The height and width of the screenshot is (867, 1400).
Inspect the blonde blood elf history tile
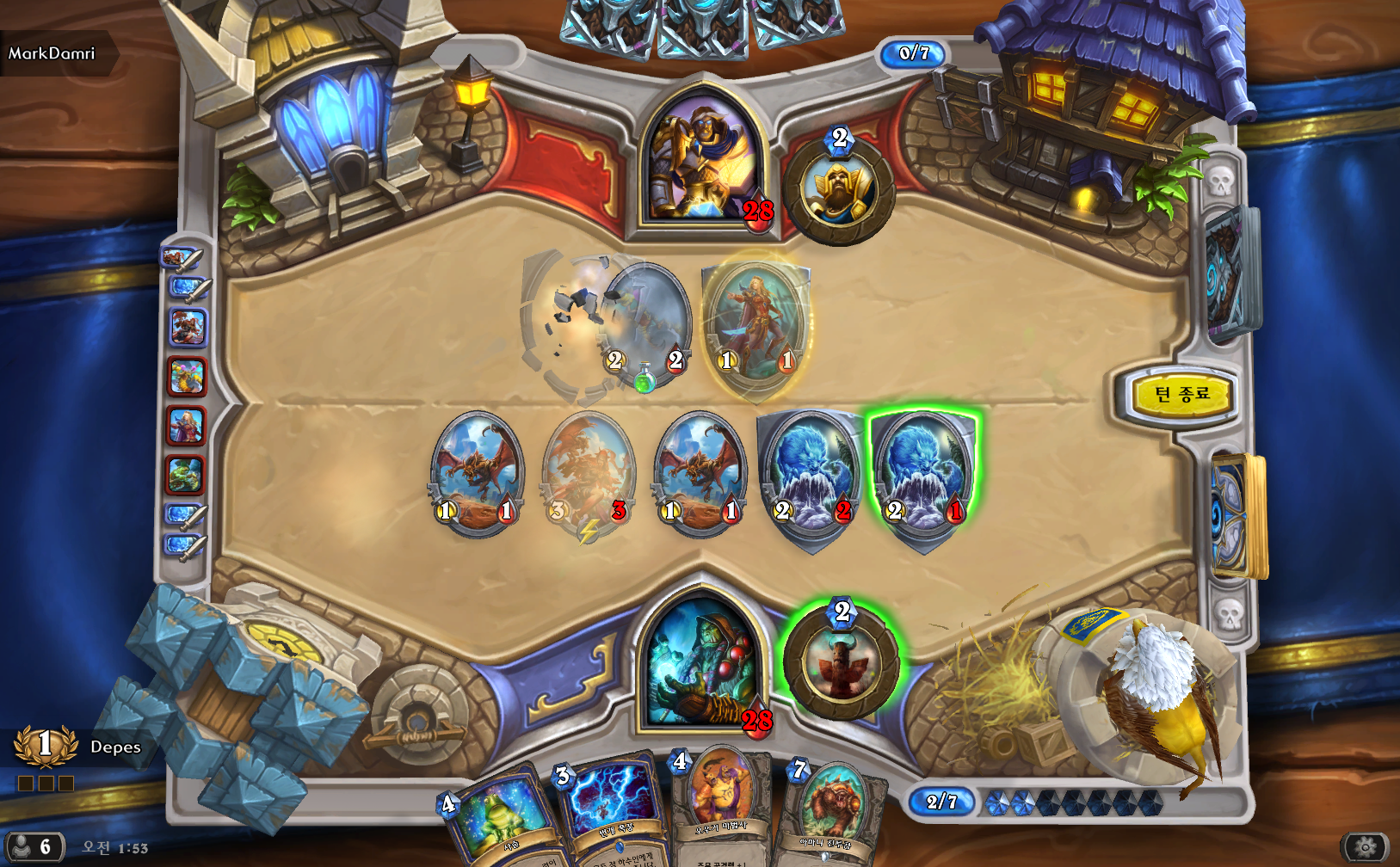(186, 426)
